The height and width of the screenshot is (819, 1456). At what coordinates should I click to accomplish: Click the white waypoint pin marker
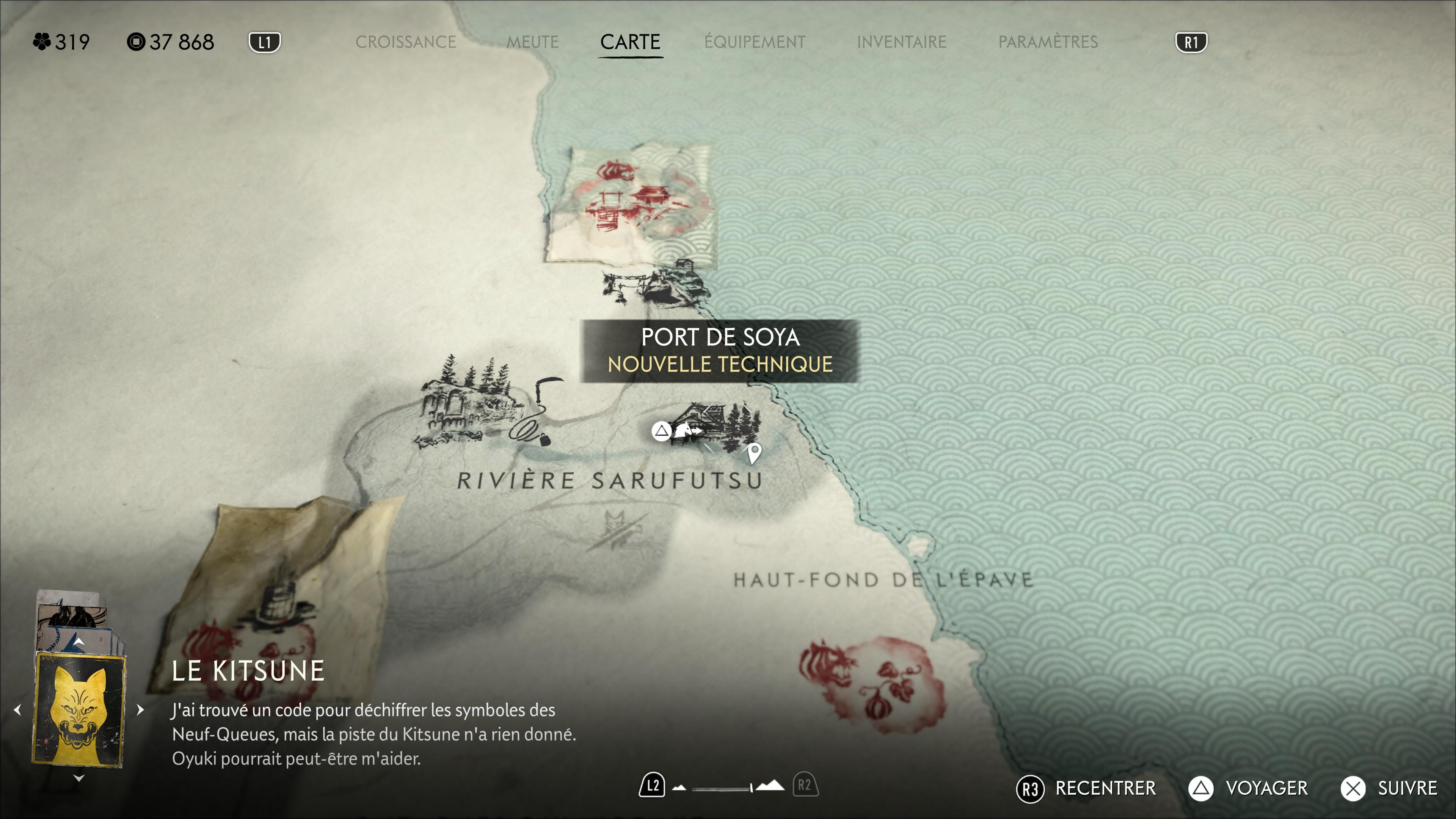[754, 452]
